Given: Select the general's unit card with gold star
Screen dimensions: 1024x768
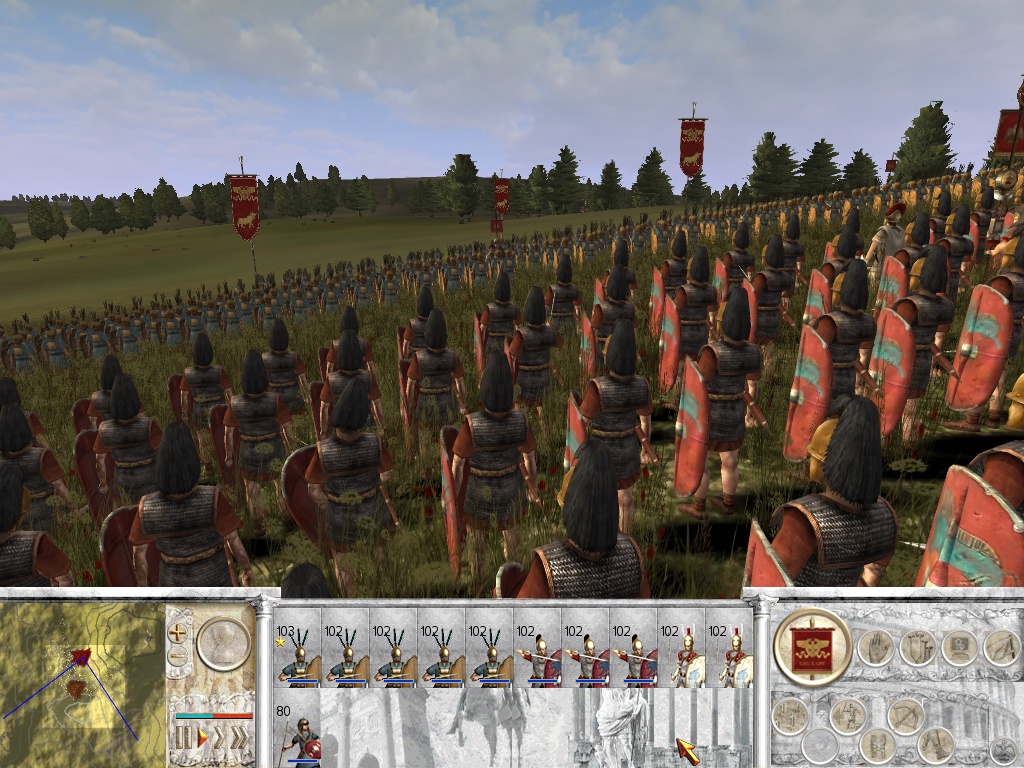Looking at the screenshot, I should [297, 657].
